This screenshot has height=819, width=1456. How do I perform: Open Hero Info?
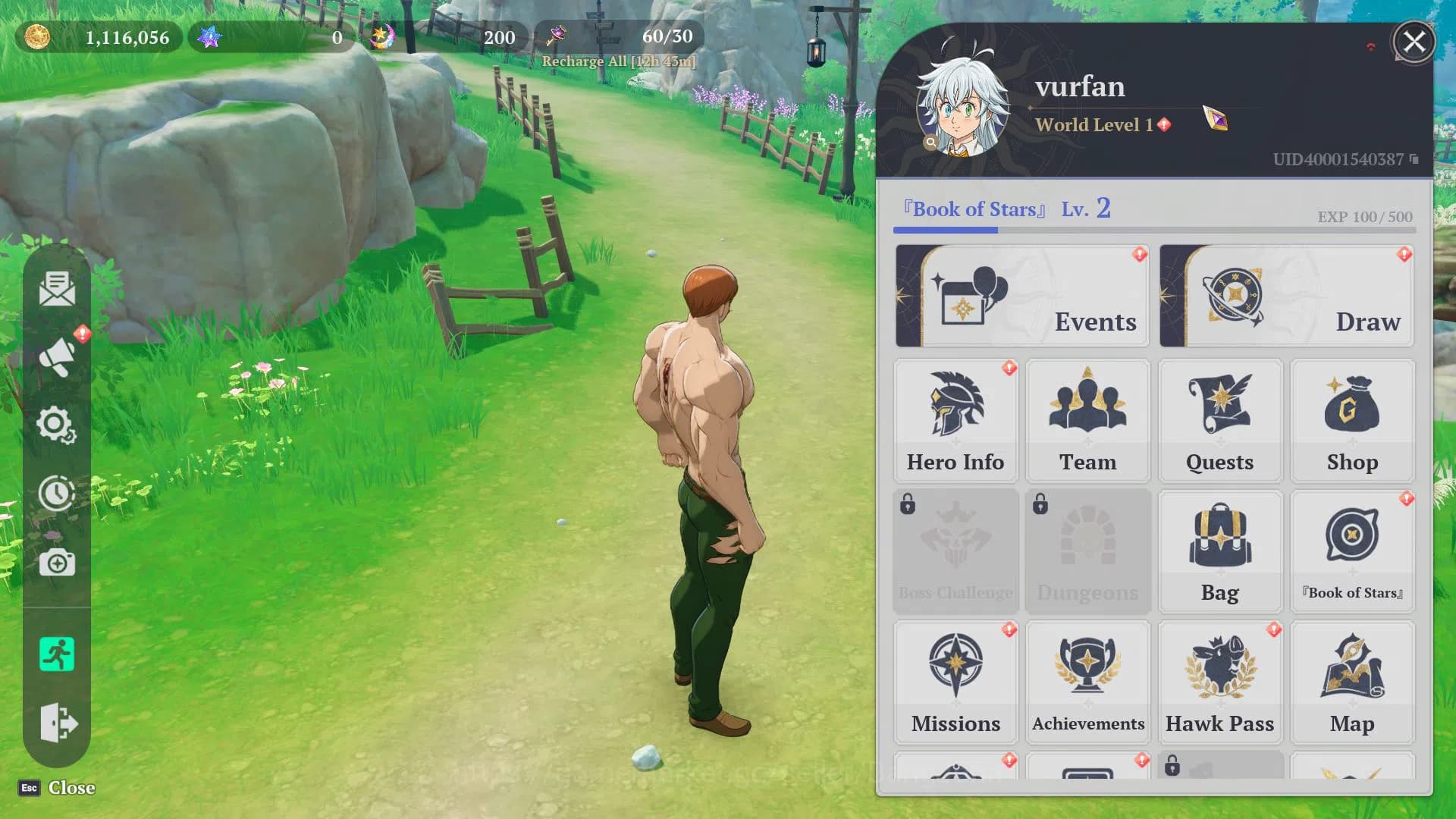[955, 421]
